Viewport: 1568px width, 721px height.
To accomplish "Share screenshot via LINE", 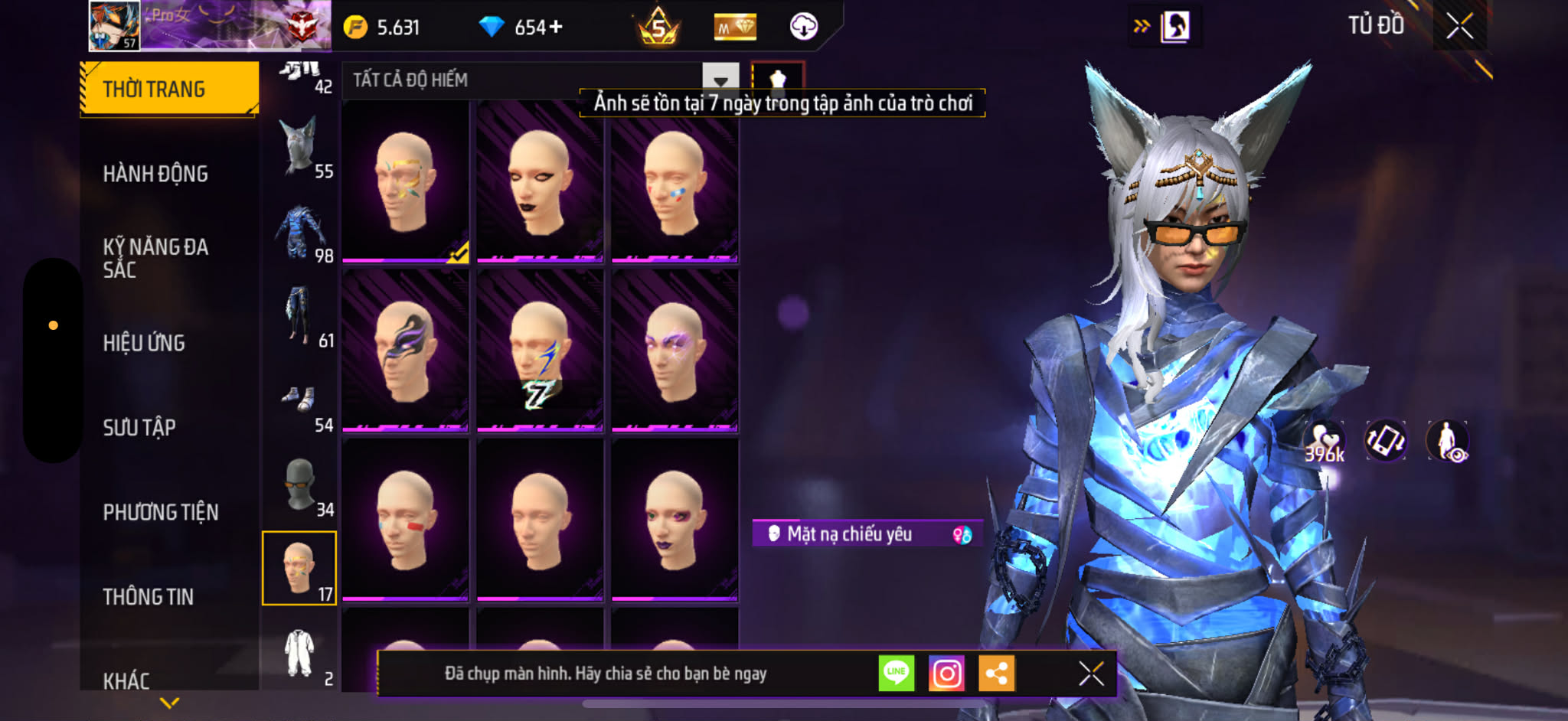I will coord(896,674).
